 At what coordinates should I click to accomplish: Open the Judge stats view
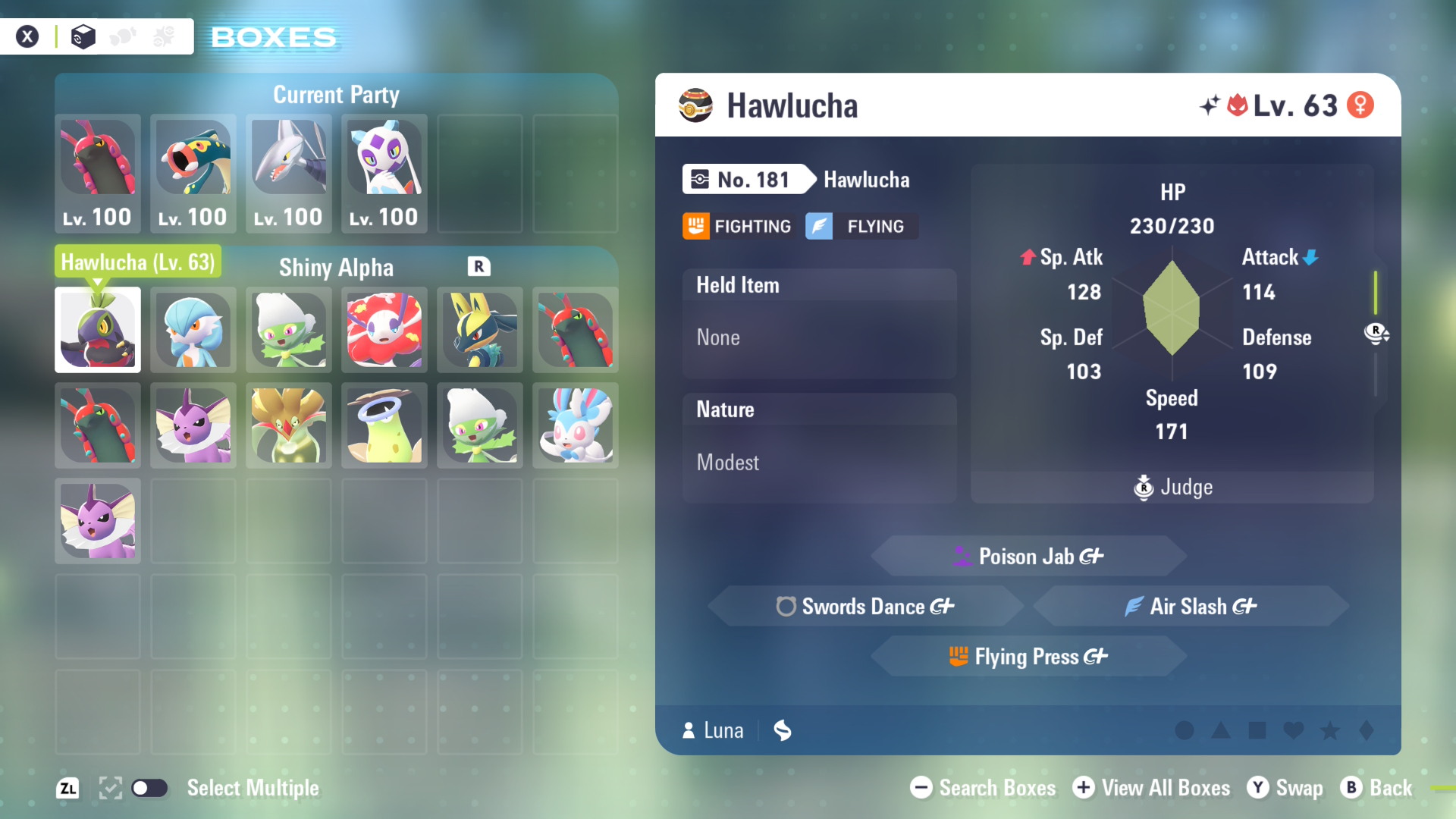pyautogui.click(x=1172, y=487)
